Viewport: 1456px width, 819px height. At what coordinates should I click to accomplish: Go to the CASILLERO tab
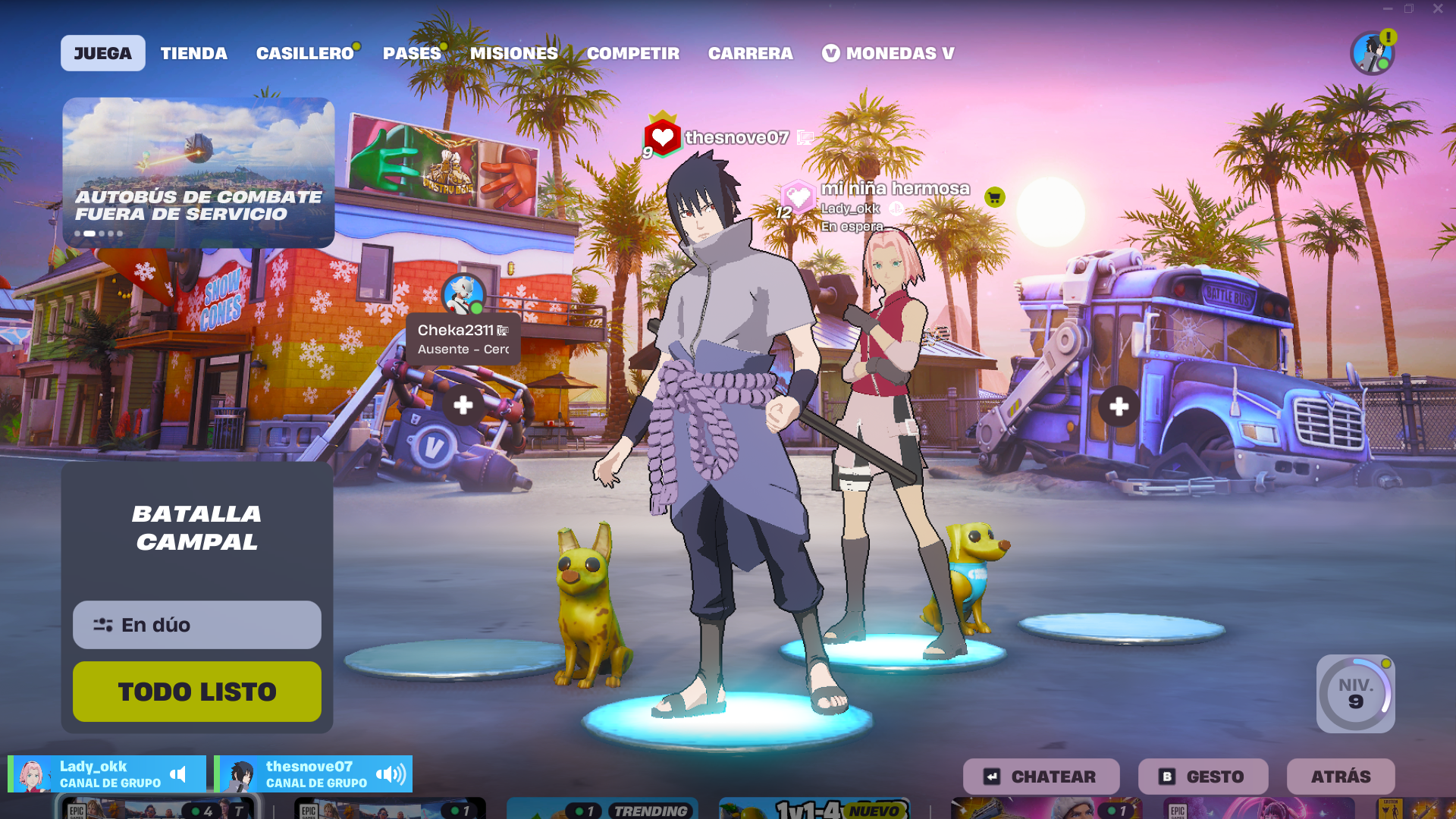[305, 53]
